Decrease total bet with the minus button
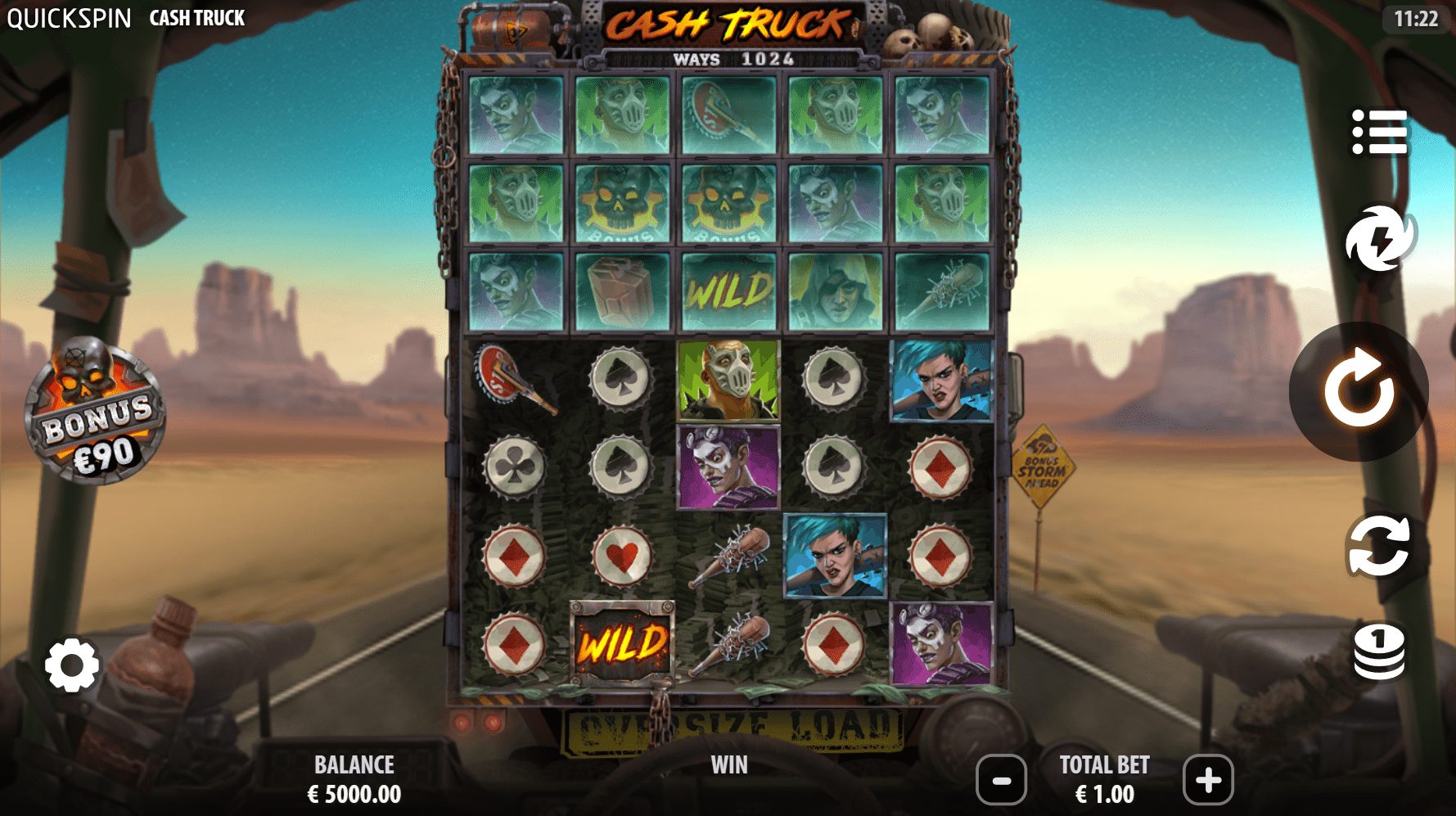Screen dimensions: 1456x816 coord(1002,780)
